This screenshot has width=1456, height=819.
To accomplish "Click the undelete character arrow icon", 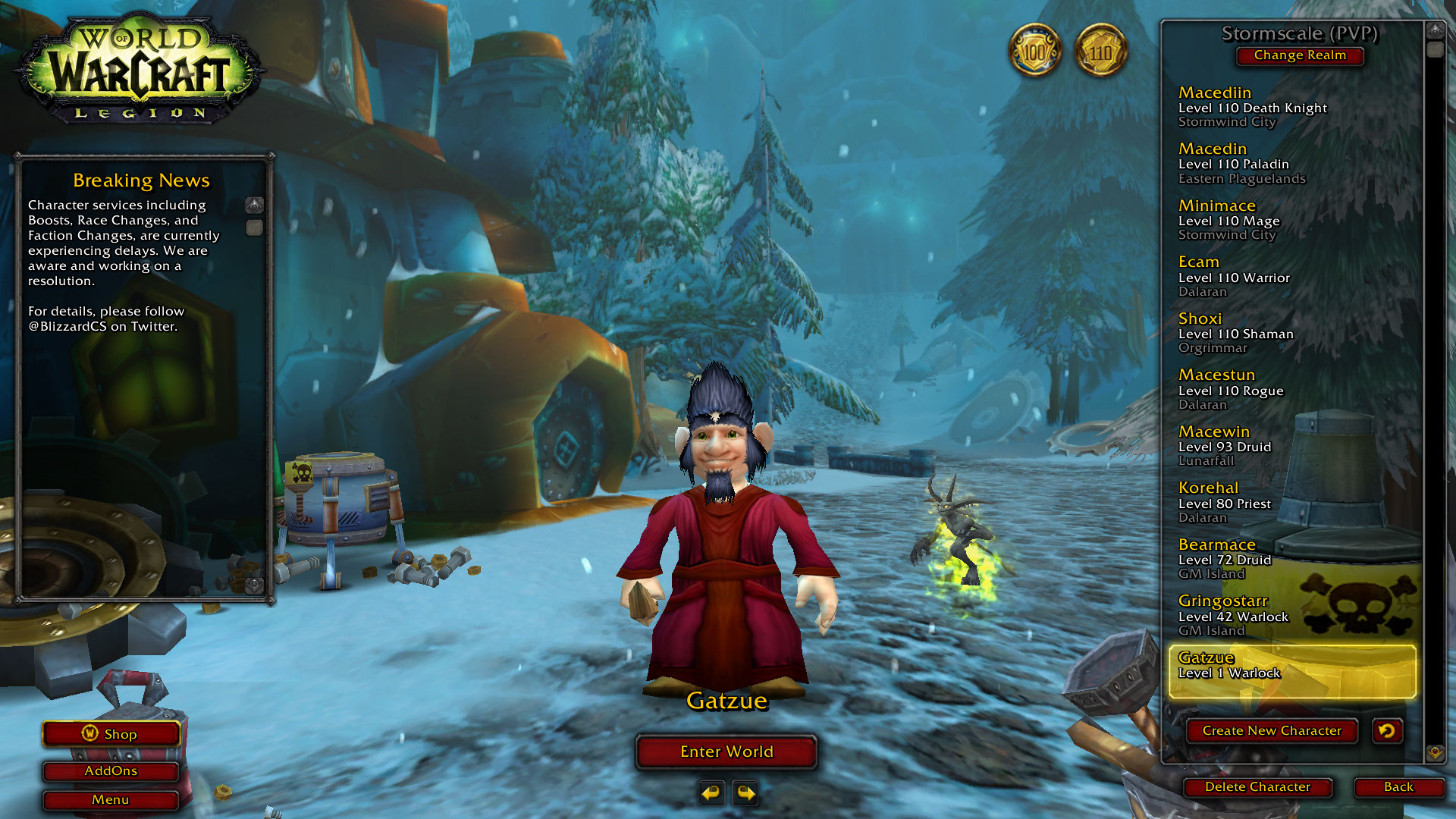I will (1387, 731).
